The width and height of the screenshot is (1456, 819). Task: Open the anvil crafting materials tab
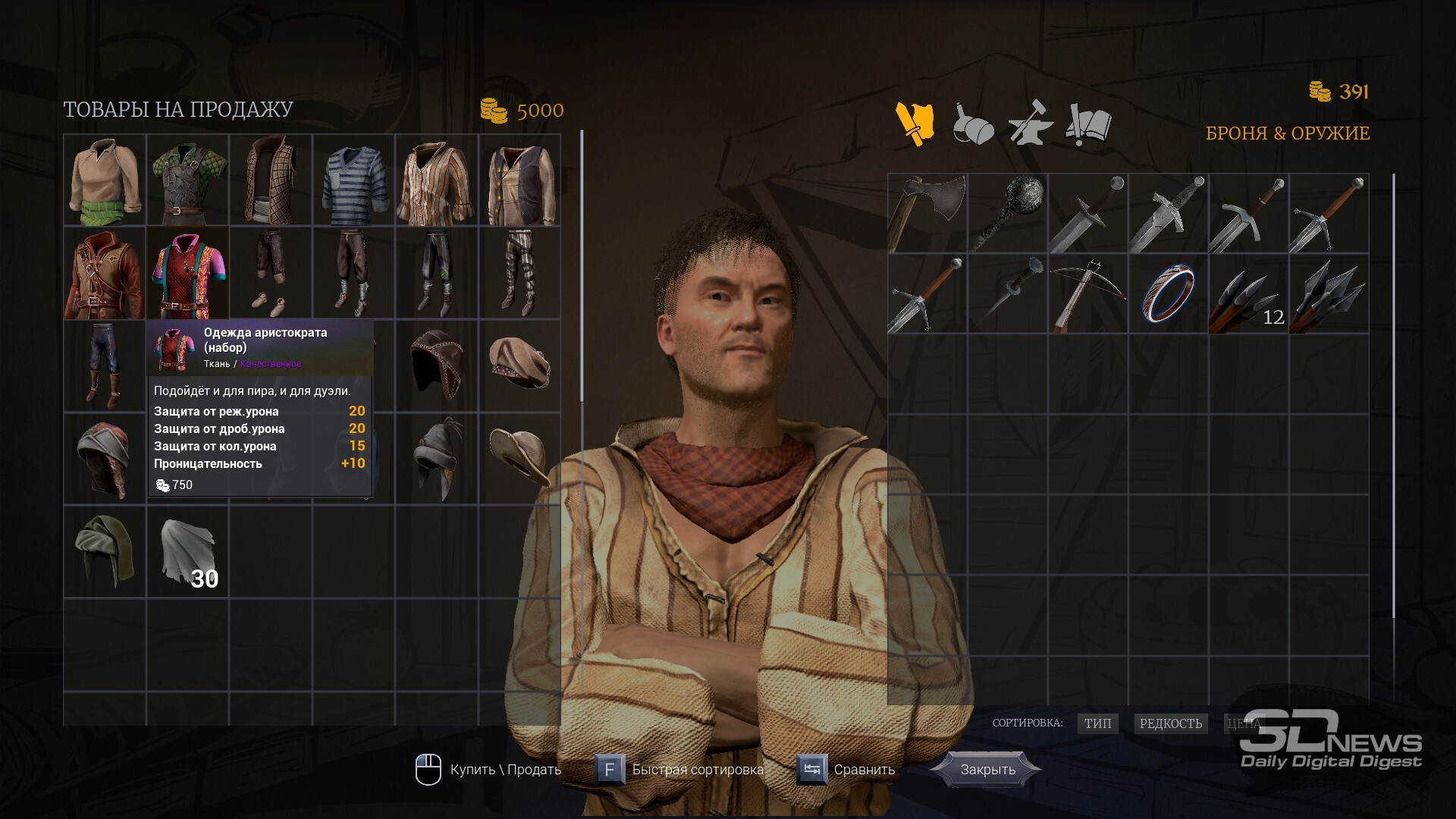coord(1030,124)
